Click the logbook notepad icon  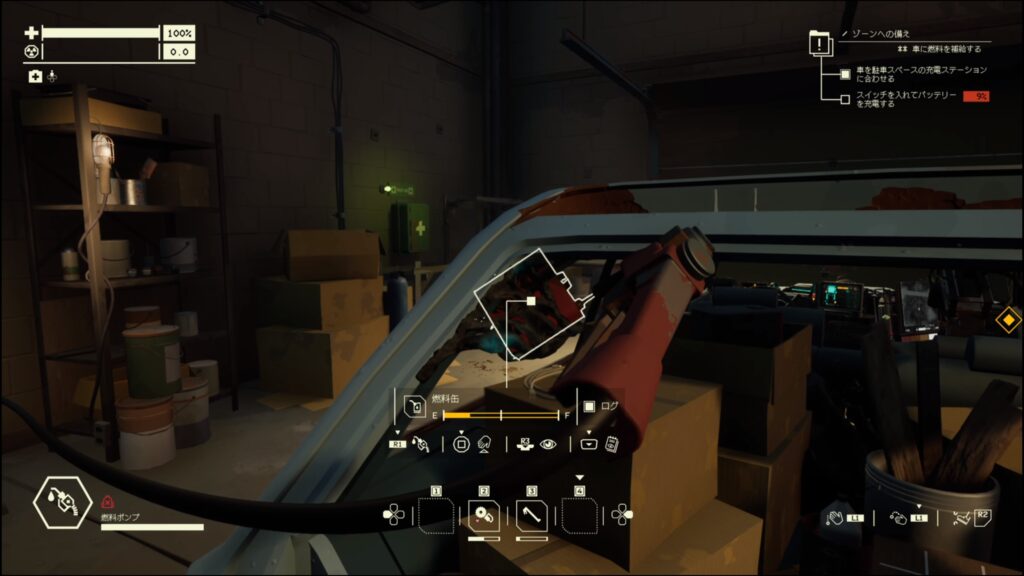click(x=611, y=444)
